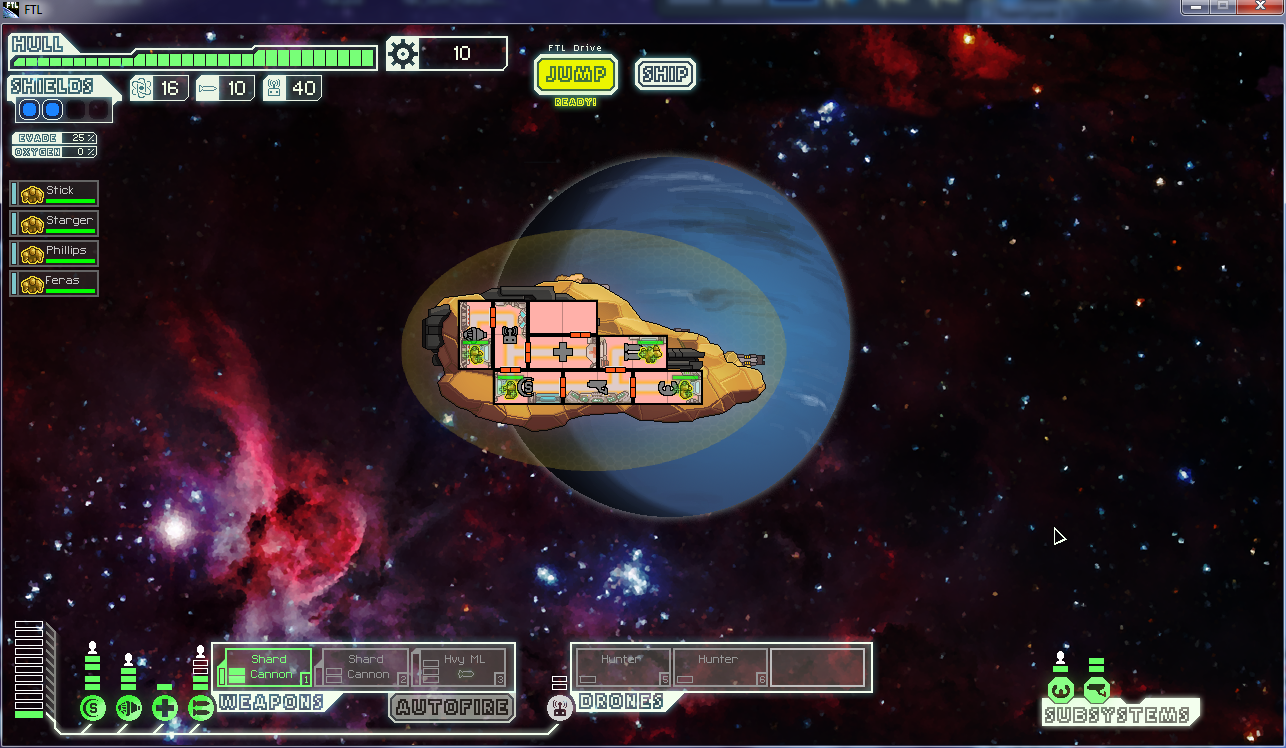Click the shields system power icon
The width and height of the screenshot is (1286, 748).
click(x=93, y=709)
